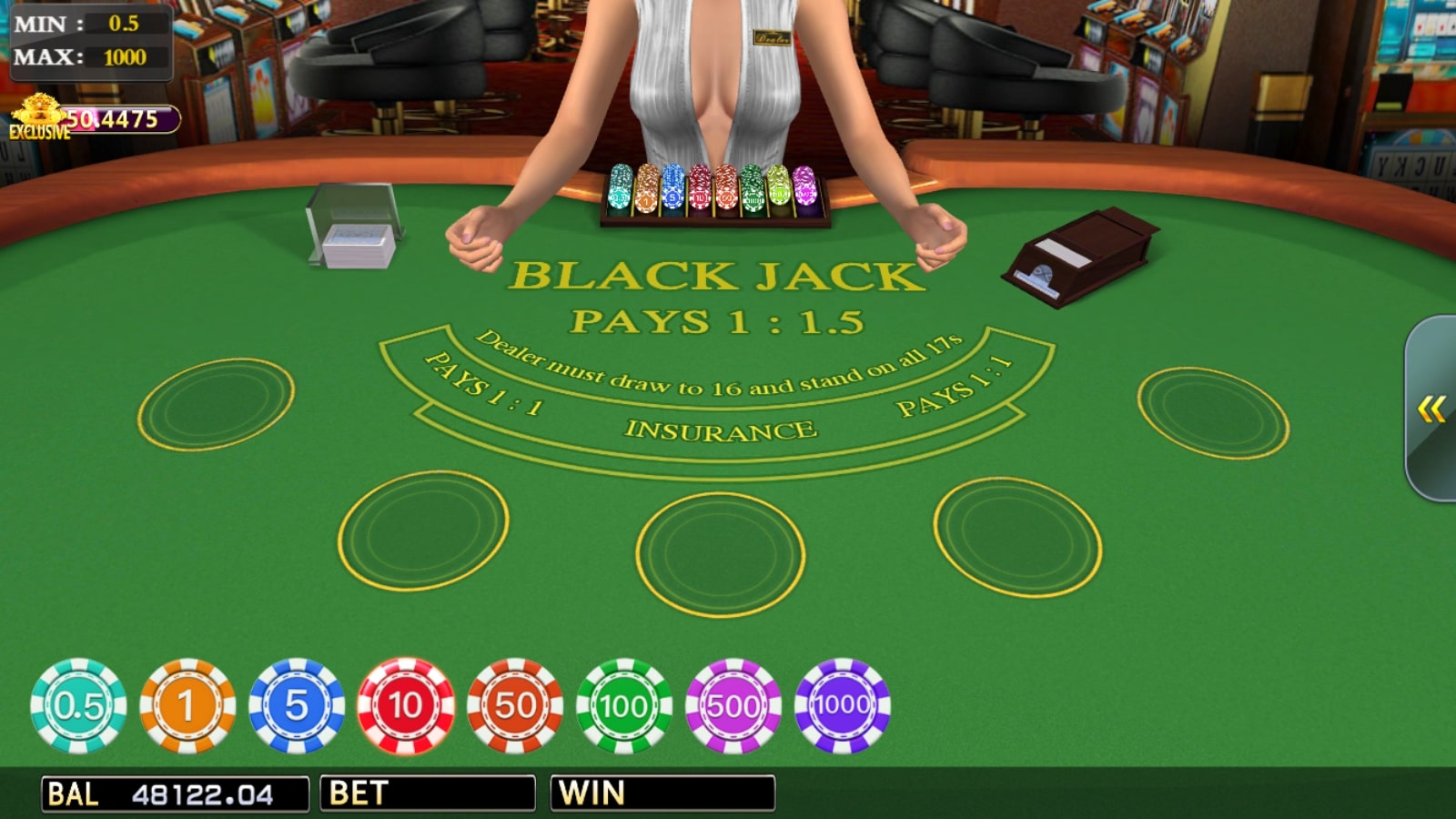Select the 0.5 betting chip
Image resolution: width=1456 pixels, height=819 pixels.
pyautogui.click(x=77, y=705)
